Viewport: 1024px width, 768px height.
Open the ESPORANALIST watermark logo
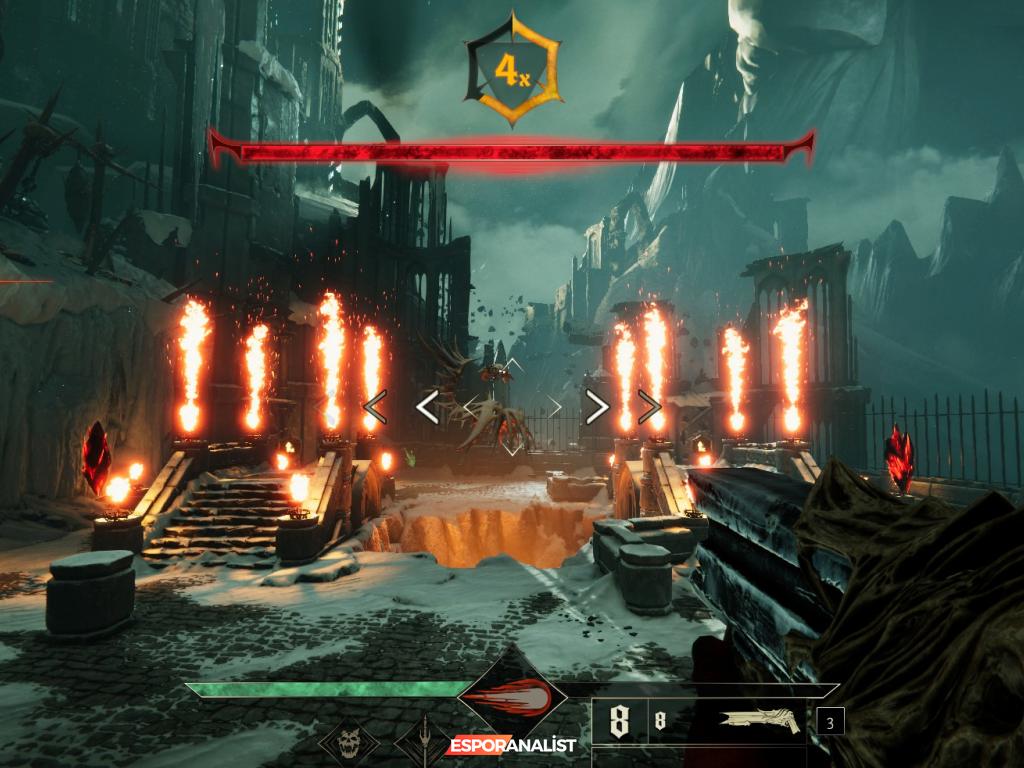pos(512,745)
